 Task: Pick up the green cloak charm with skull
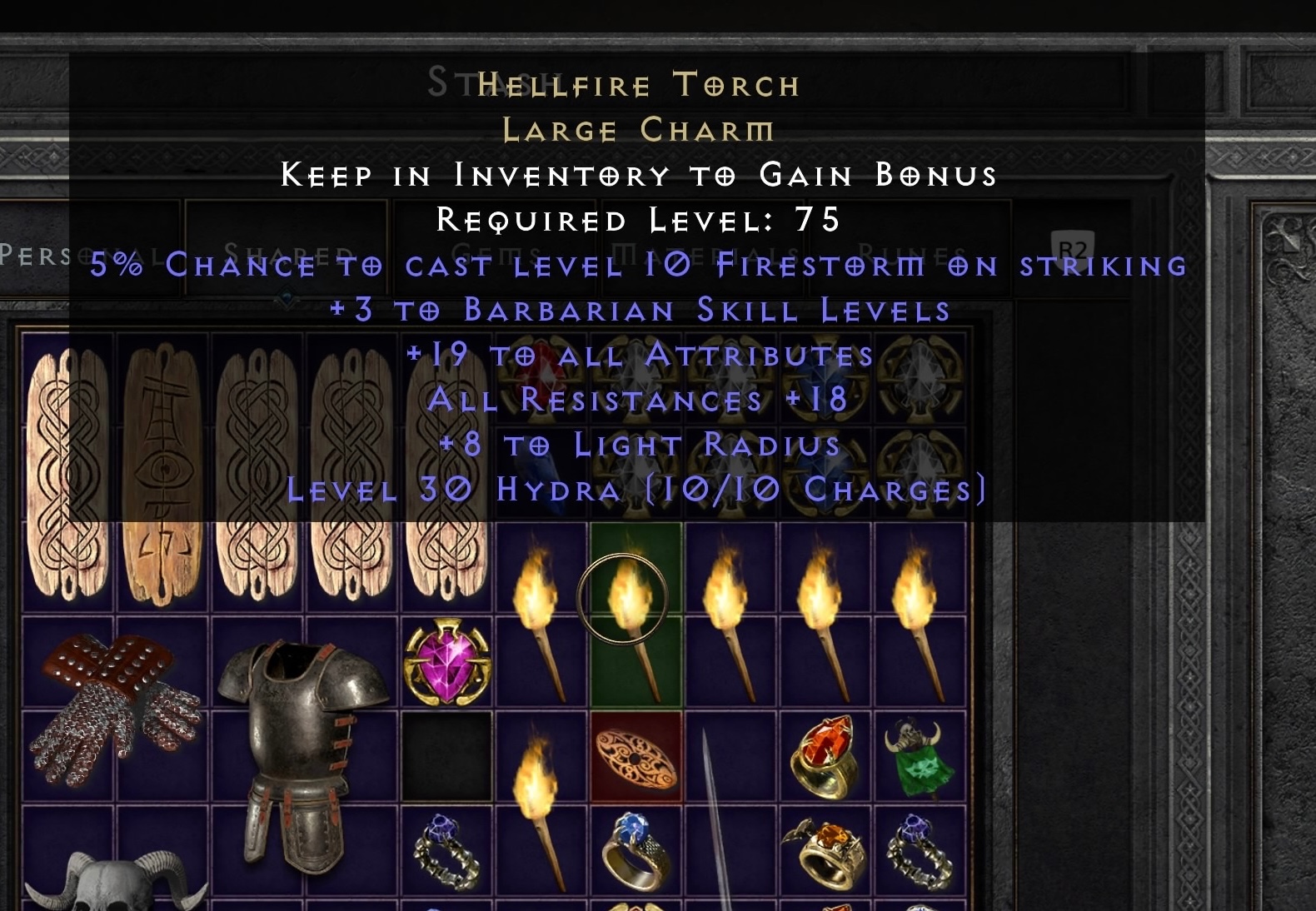point(920,758)
